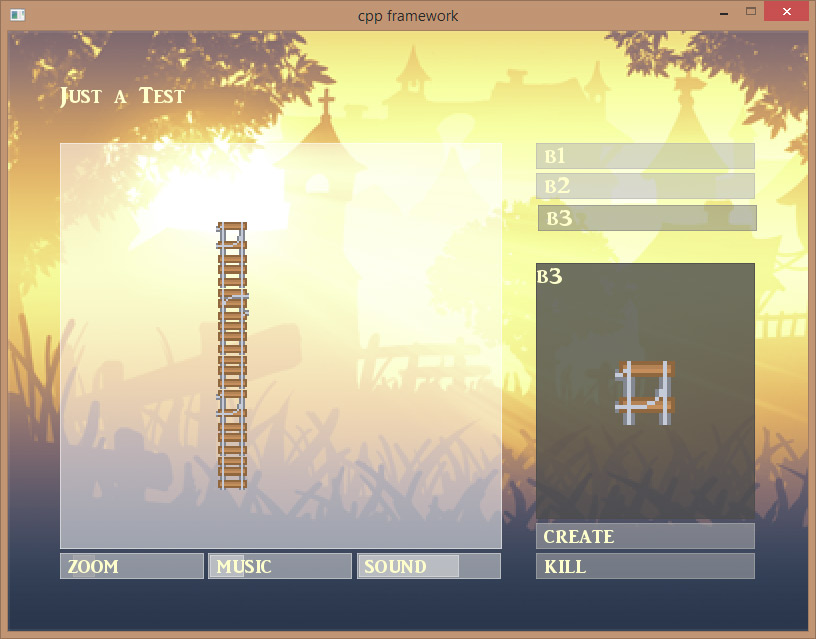Click the Kill button
This screenshot has width=816, height=639.
[x=645, y=566]
